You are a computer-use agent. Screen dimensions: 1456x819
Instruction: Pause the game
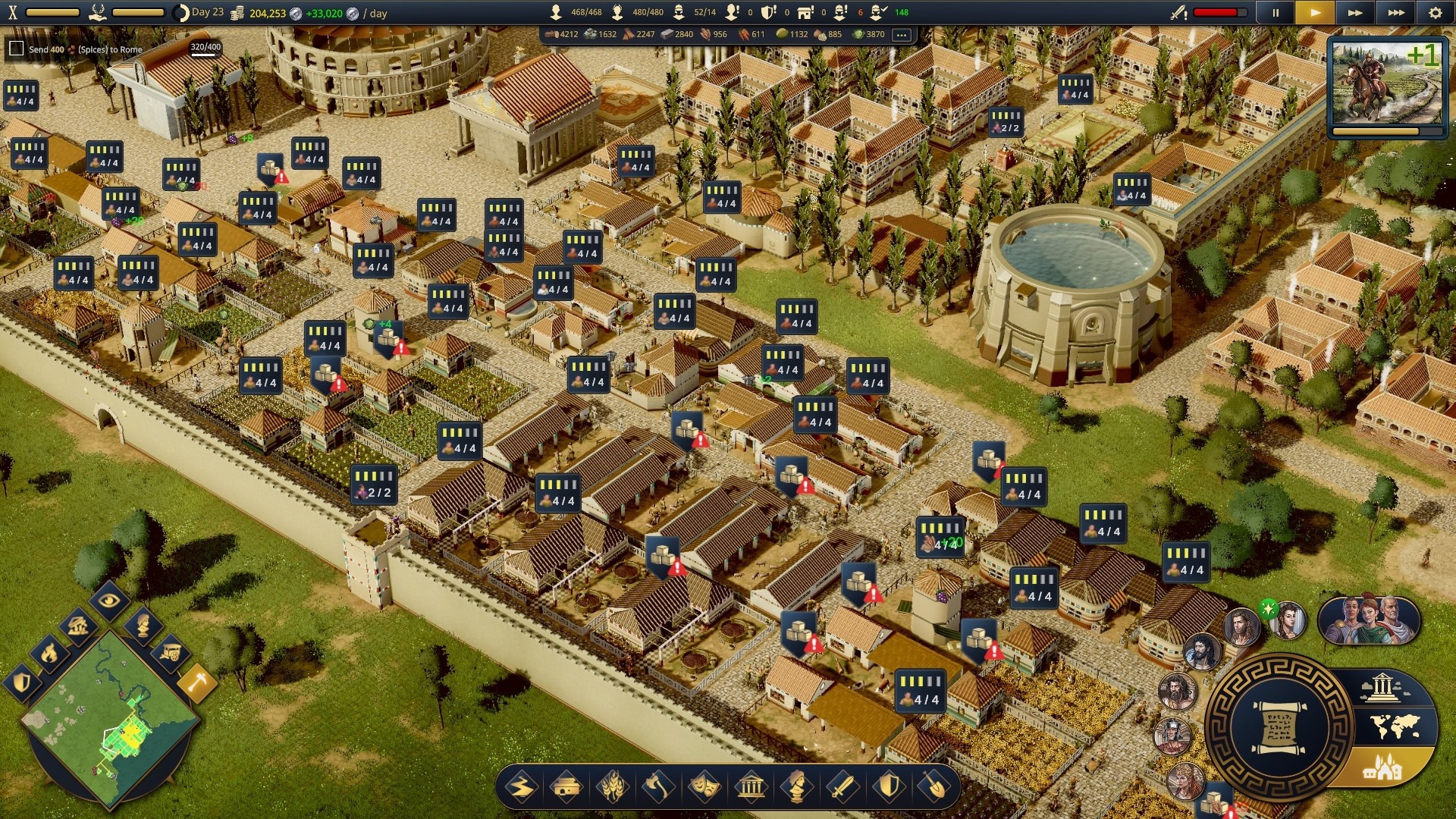(x=1276, y=13)
